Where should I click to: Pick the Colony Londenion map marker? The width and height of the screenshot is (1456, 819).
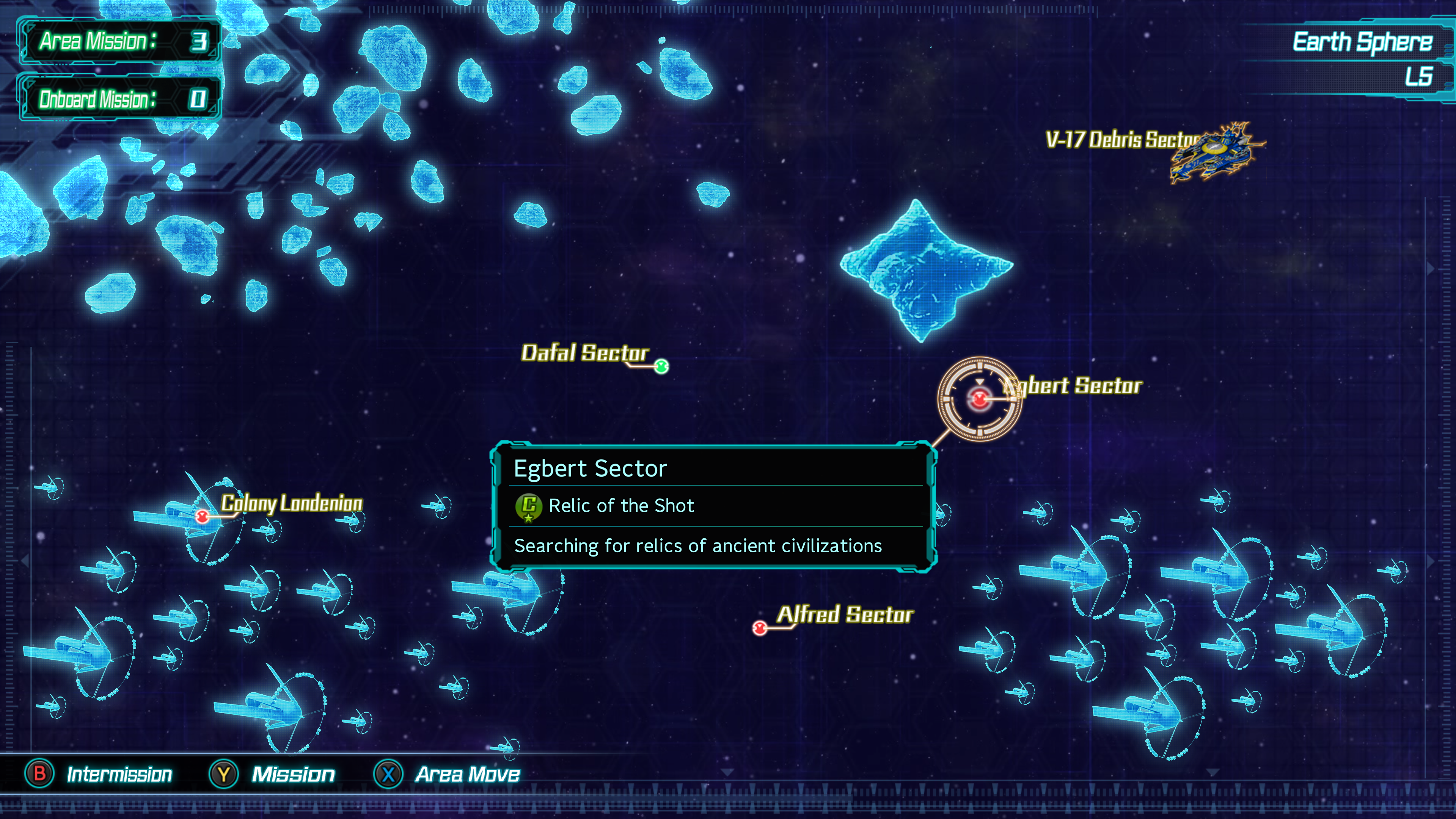pyautogui.click(x=202, y=516)
